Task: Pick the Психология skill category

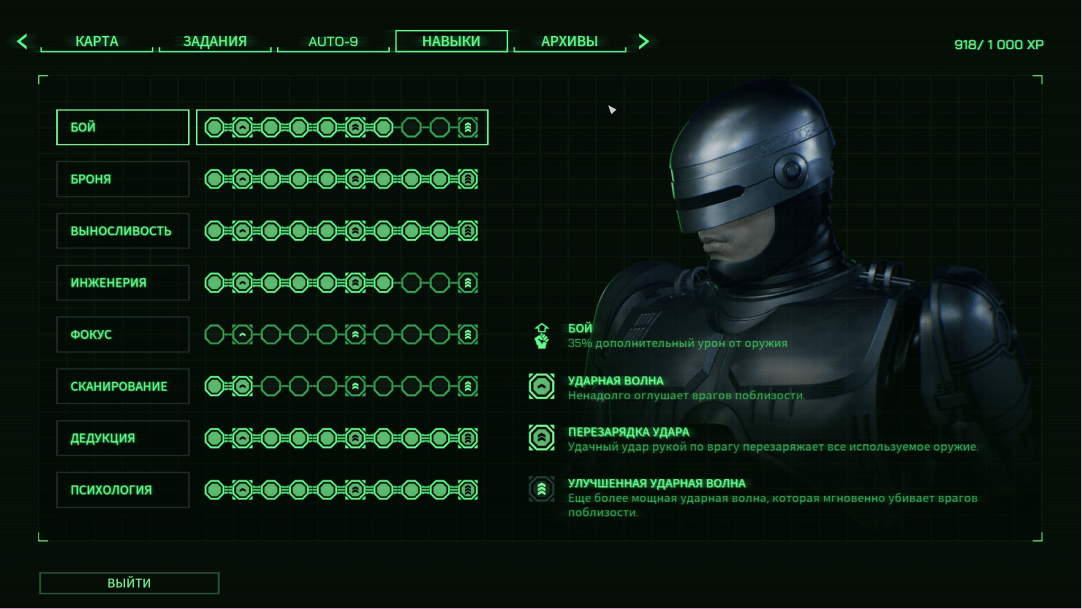Action: (x=123, y=490)
